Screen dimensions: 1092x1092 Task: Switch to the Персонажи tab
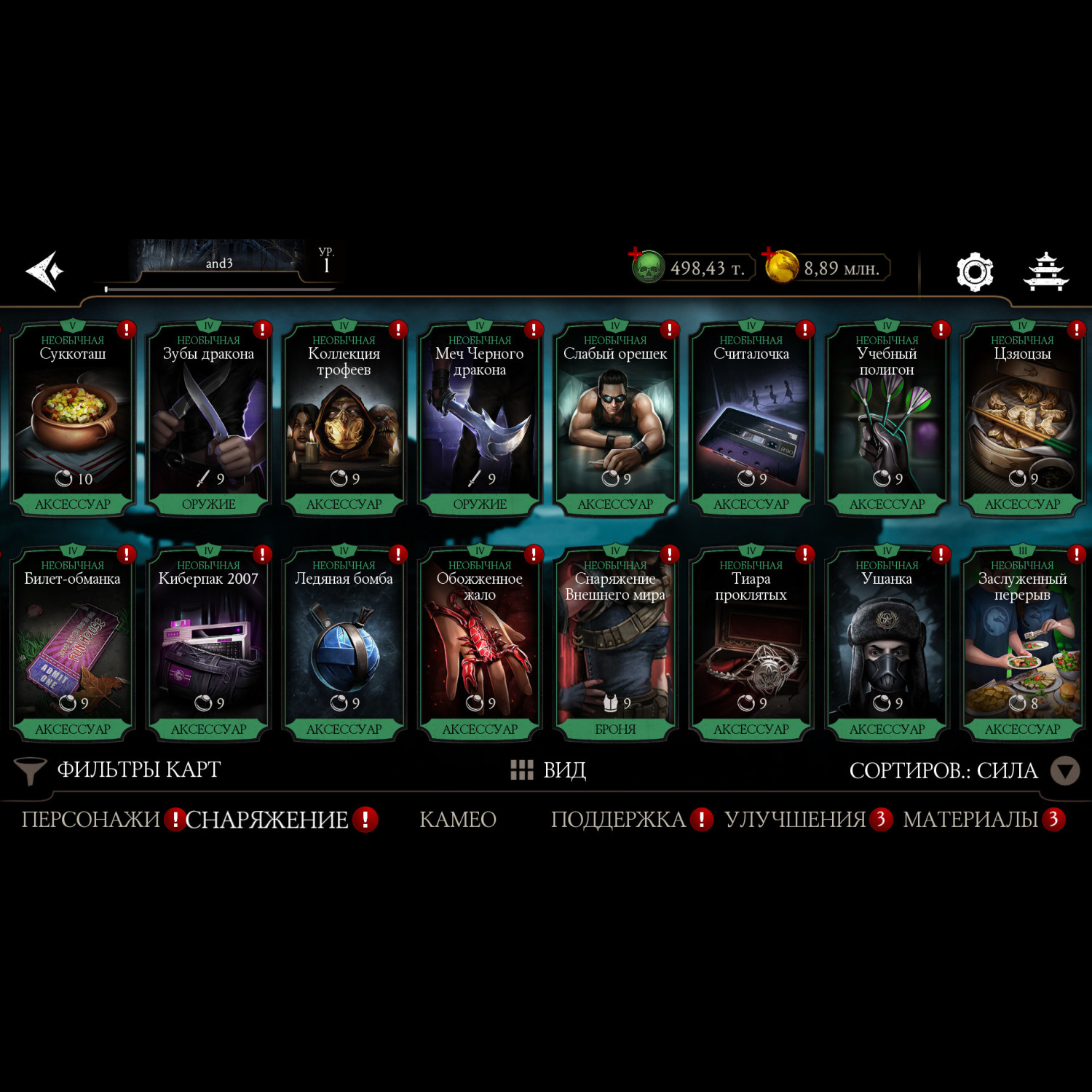coord(90,820)
